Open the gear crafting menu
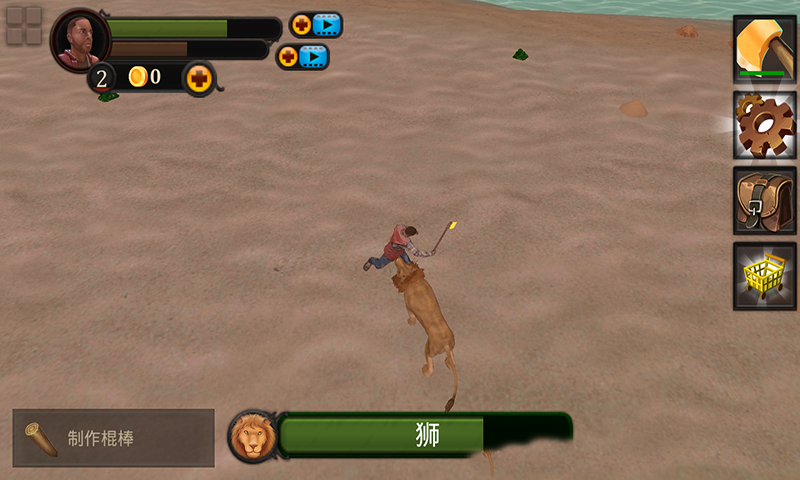Image resolution: width=800 pixels, height=480 pixels. pos(764,124)
